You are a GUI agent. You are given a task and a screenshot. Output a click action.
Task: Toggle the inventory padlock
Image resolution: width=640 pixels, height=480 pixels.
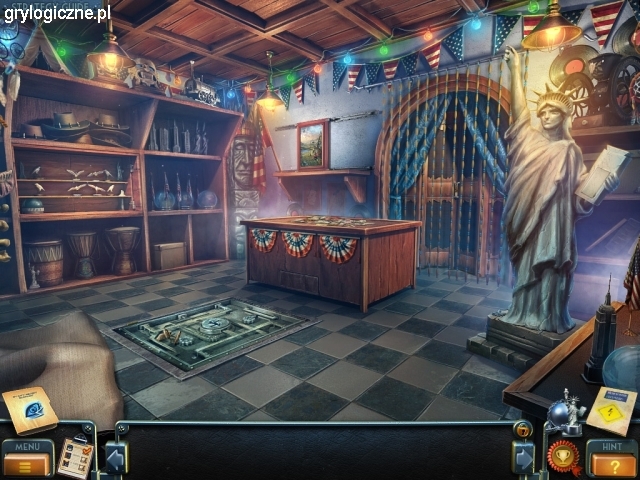(x=522, y=430)
